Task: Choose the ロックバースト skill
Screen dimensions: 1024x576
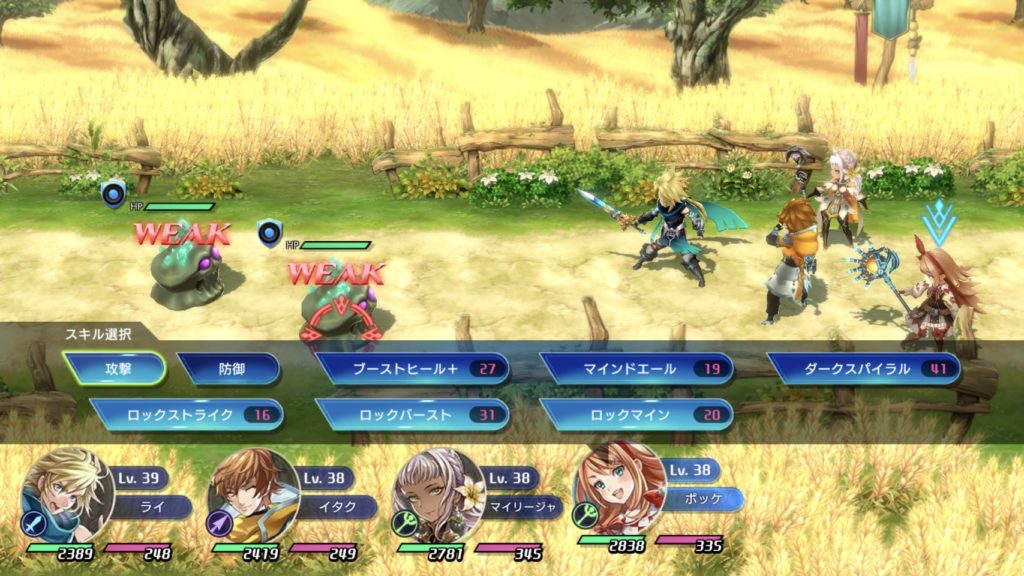Action: click(412, 414)
